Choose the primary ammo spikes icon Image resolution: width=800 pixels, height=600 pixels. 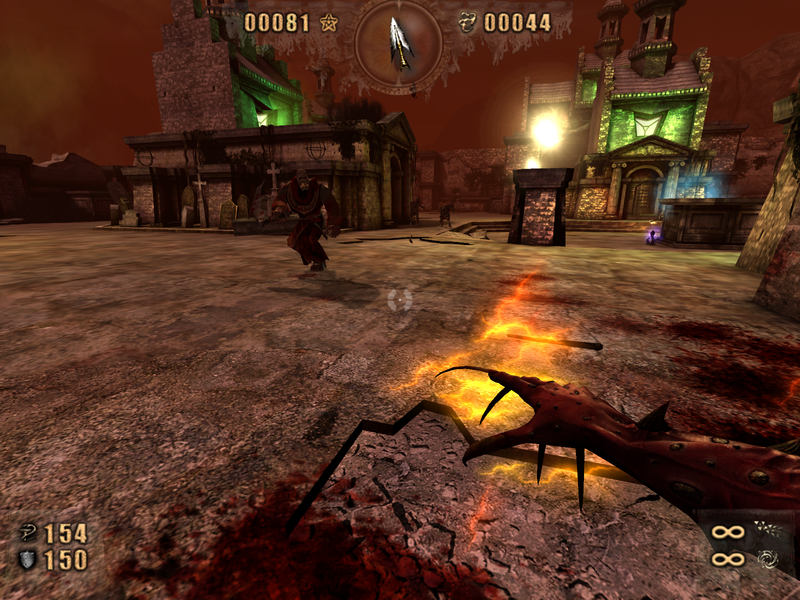[x=769, y=531]
